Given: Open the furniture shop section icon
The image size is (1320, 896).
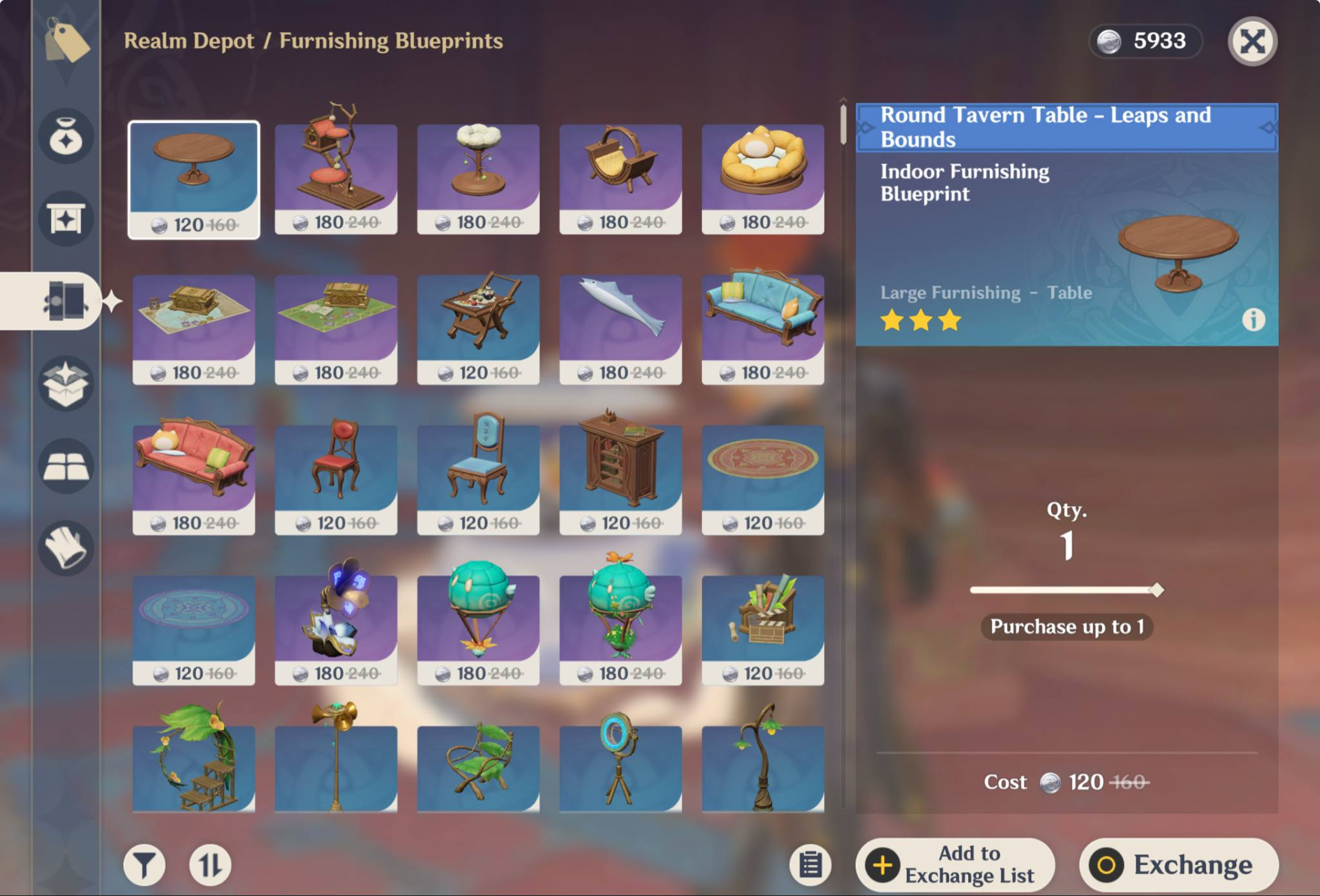Looking at the screenshot, I should (66, 218).
